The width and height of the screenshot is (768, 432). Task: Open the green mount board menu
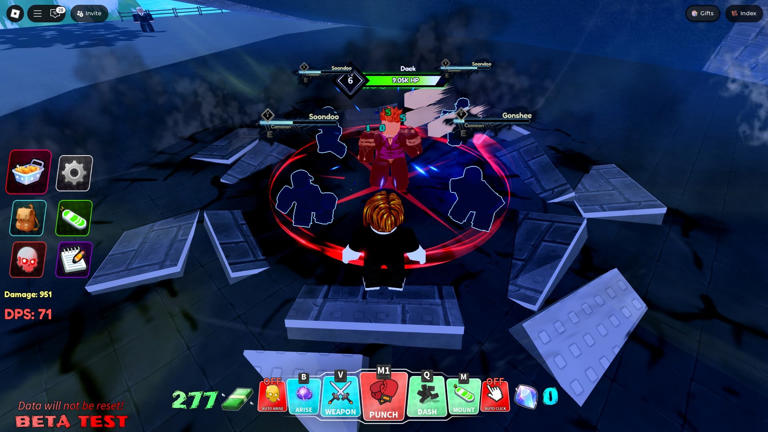pos(74,217)
